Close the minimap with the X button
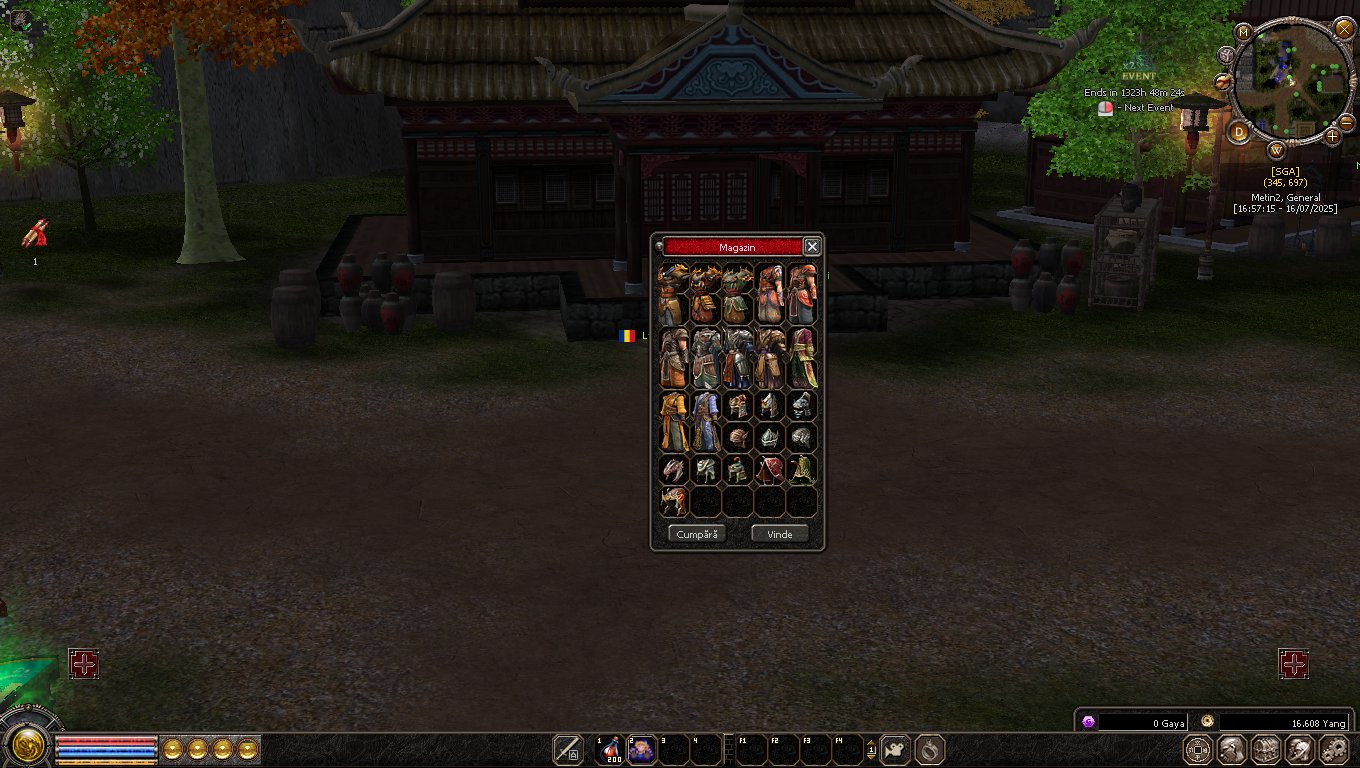Viewport: 1360px width, 768px height. pyautogui.click(x=1344, y=28)
